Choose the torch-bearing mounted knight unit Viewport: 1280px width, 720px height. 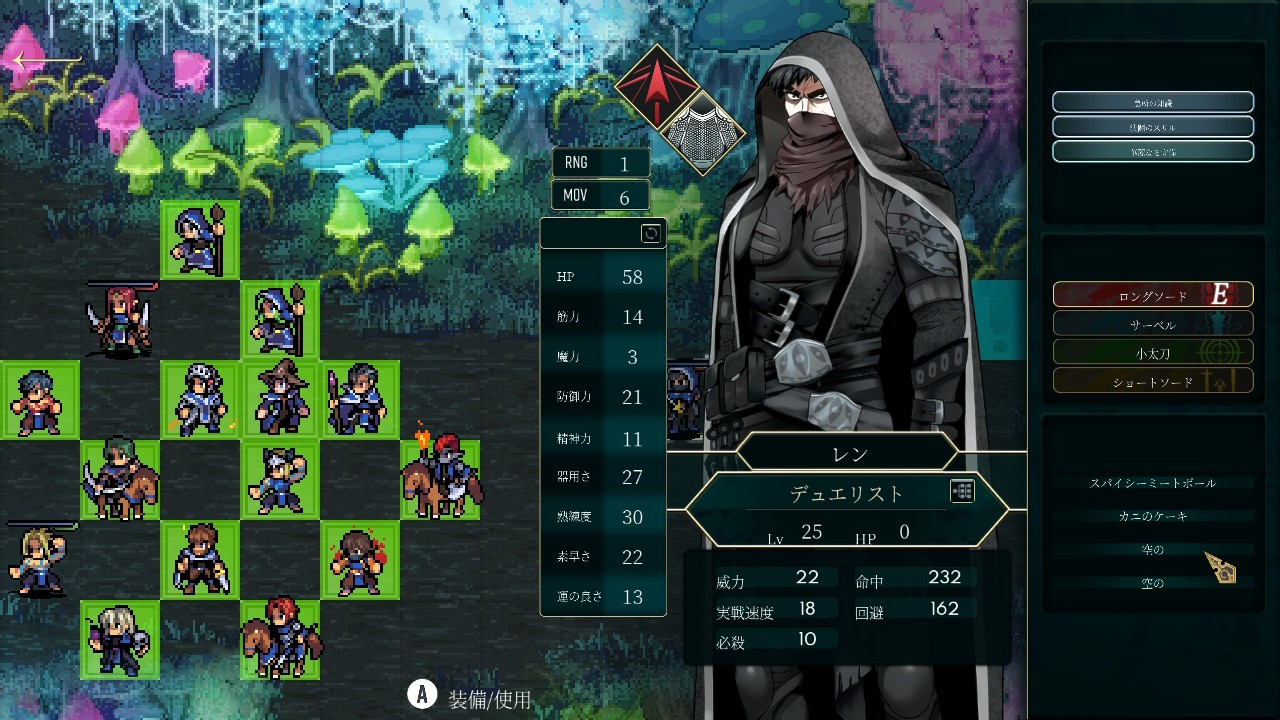point(440,478)
